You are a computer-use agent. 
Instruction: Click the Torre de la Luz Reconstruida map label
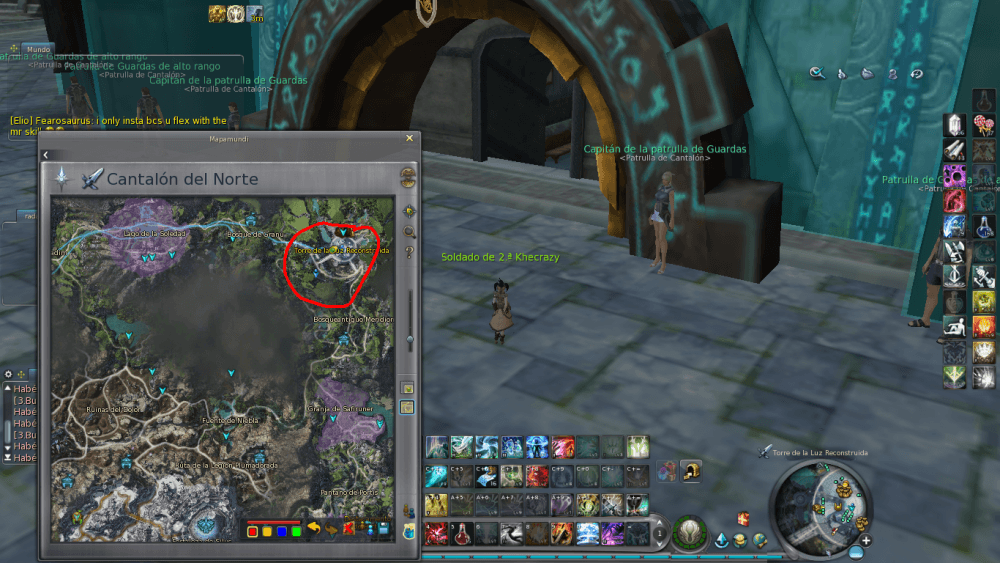coord(332,249)
